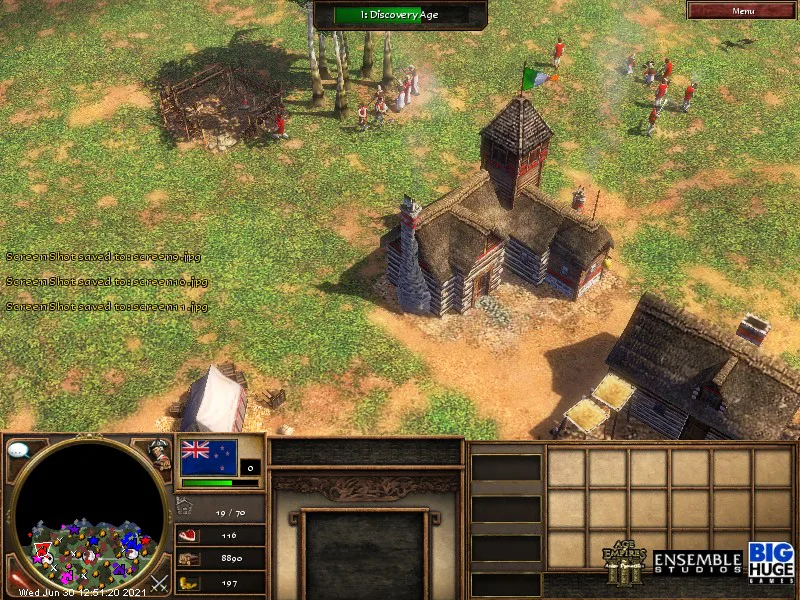Open the chat speech bubble
This screenshot has height=600, width=800.
point(17,451)
